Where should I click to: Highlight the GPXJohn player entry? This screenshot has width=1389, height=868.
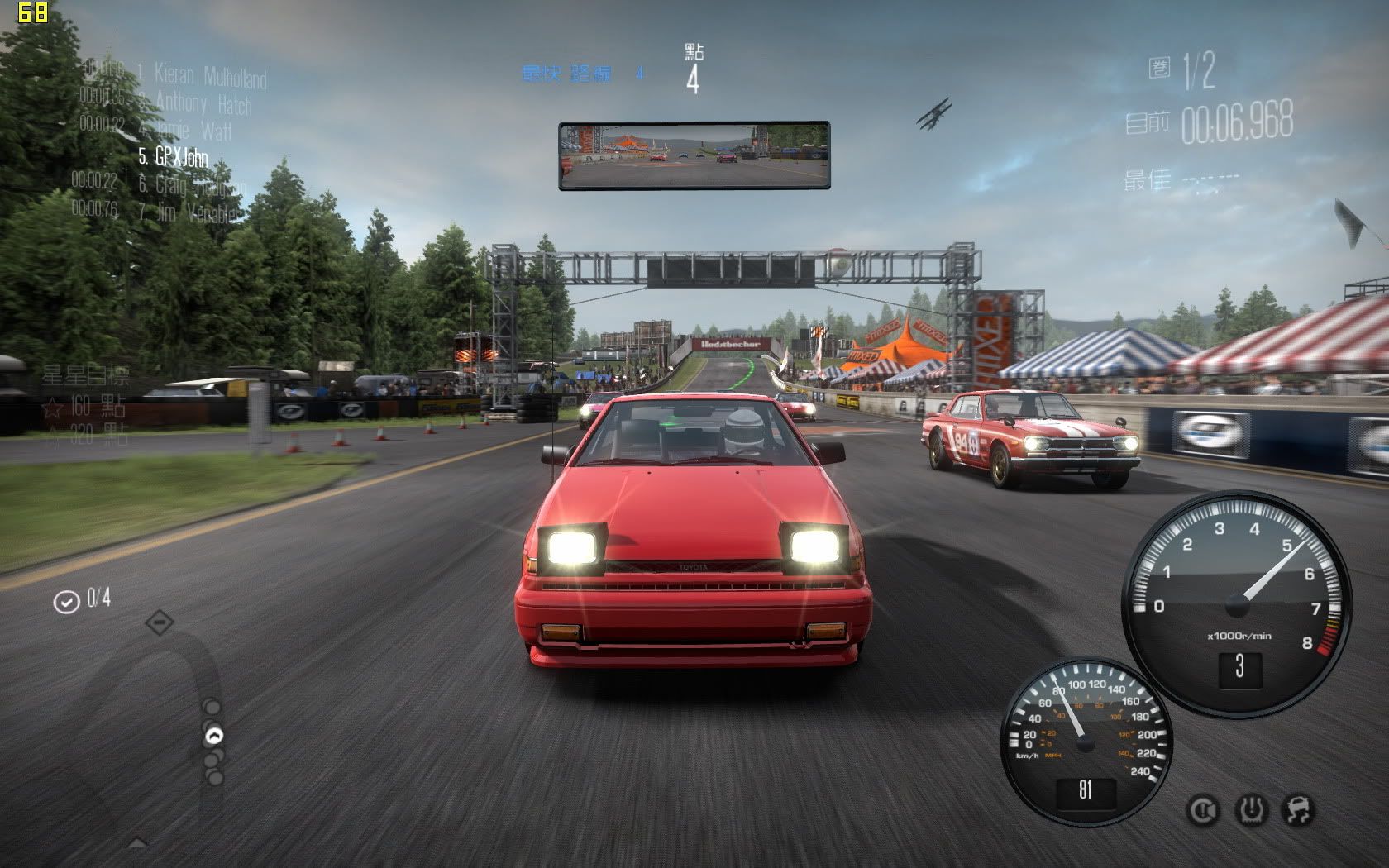[174, 157]
